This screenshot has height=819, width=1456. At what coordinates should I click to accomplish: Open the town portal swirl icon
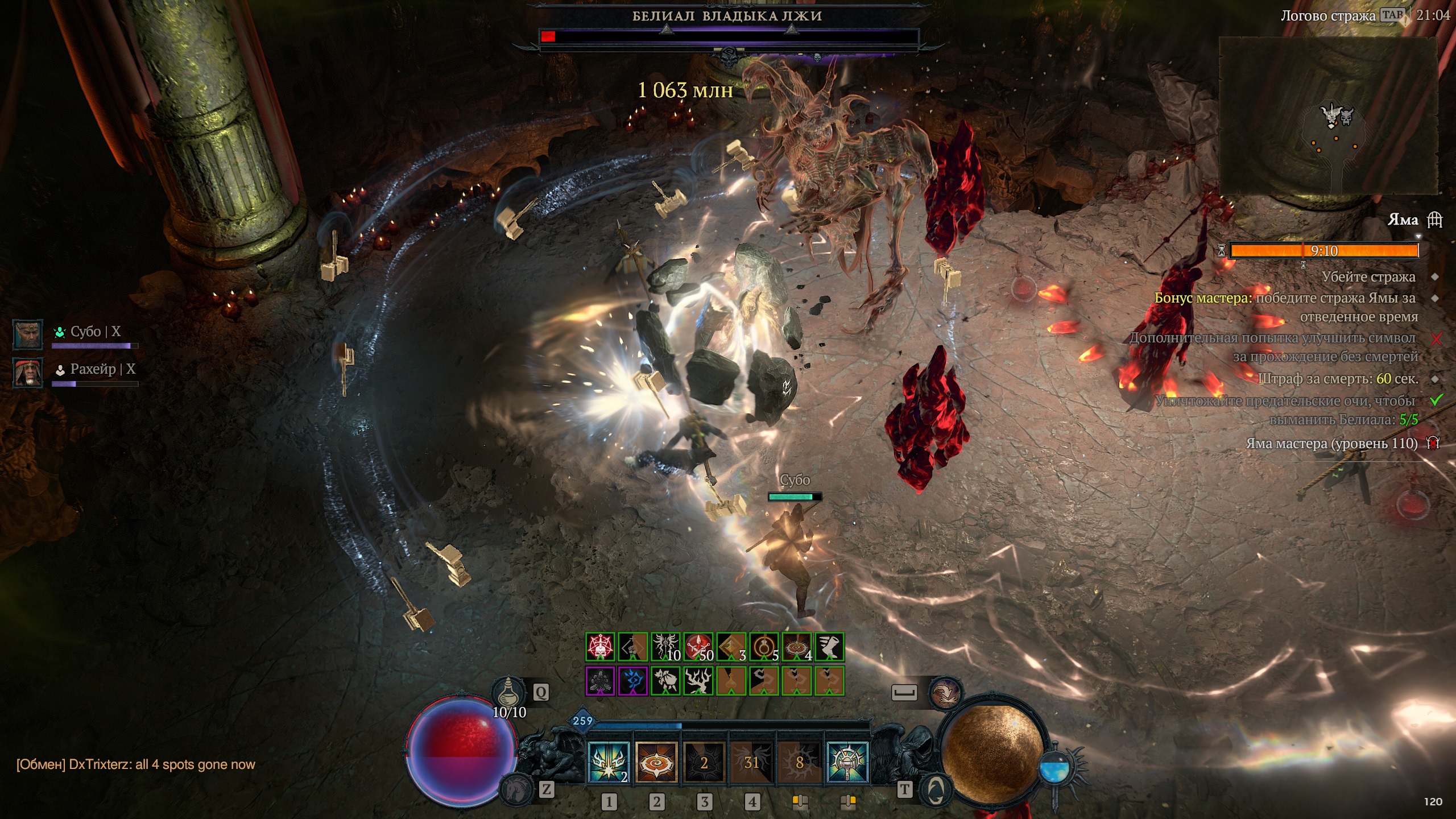point(936,789)
